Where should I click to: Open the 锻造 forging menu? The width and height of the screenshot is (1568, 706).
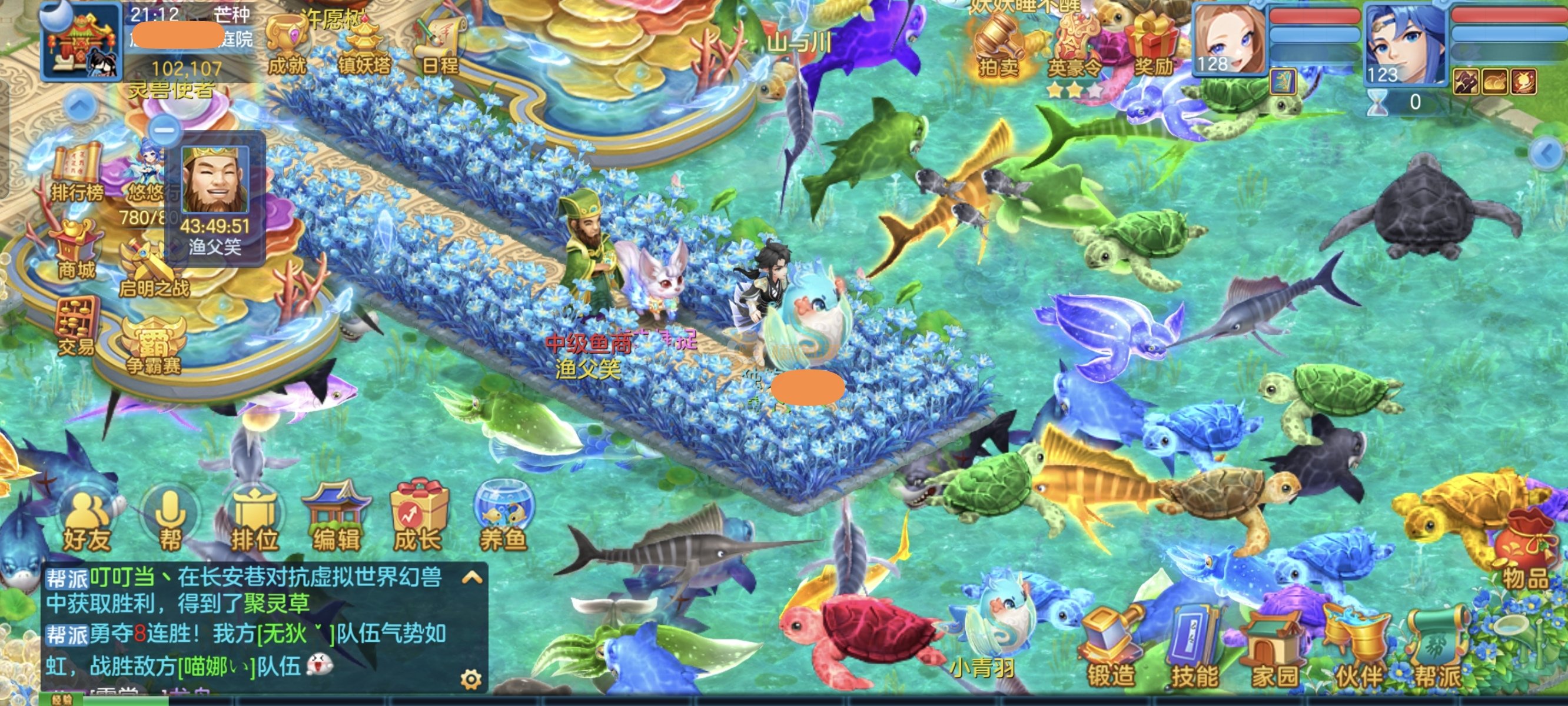1111,648
